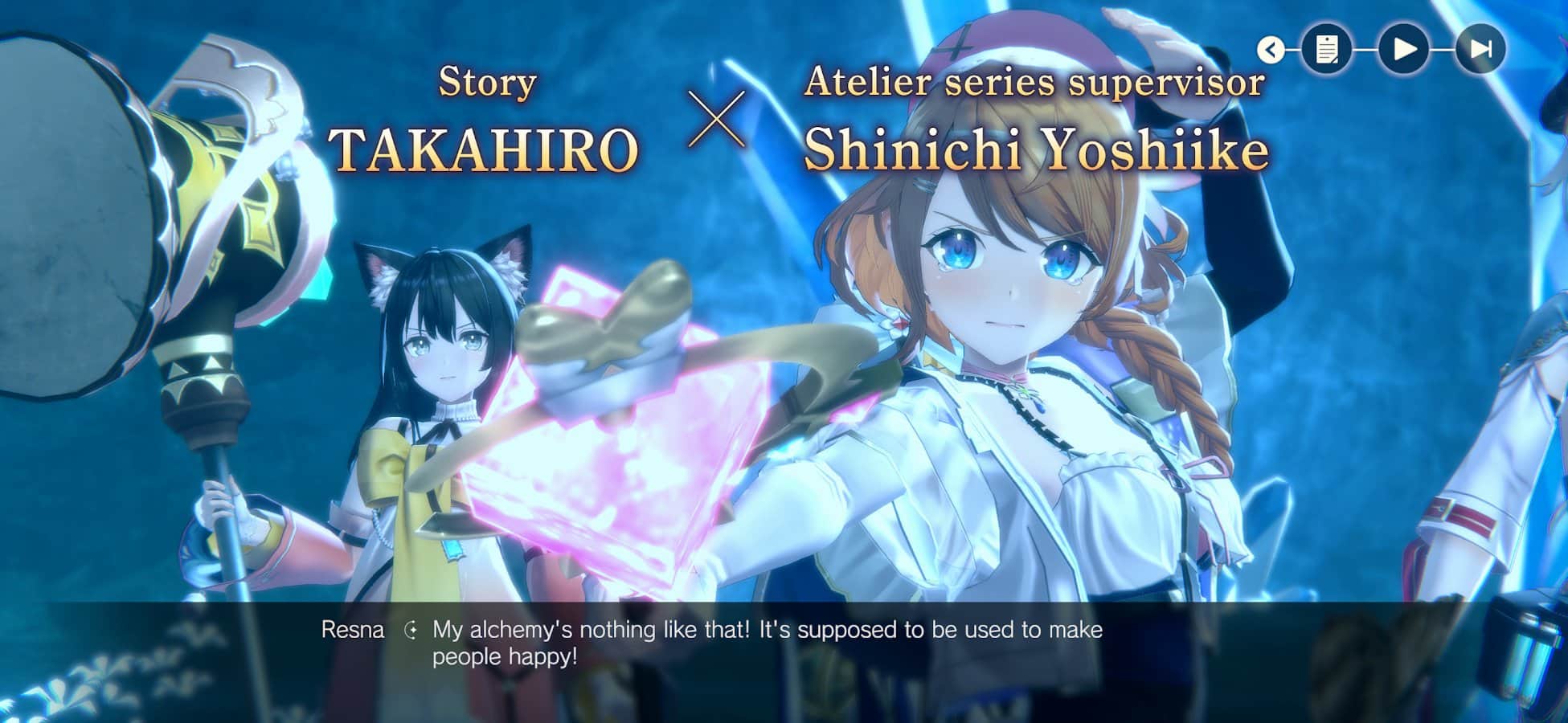Turn on auto-play with the triangle button

point(1404,50)
